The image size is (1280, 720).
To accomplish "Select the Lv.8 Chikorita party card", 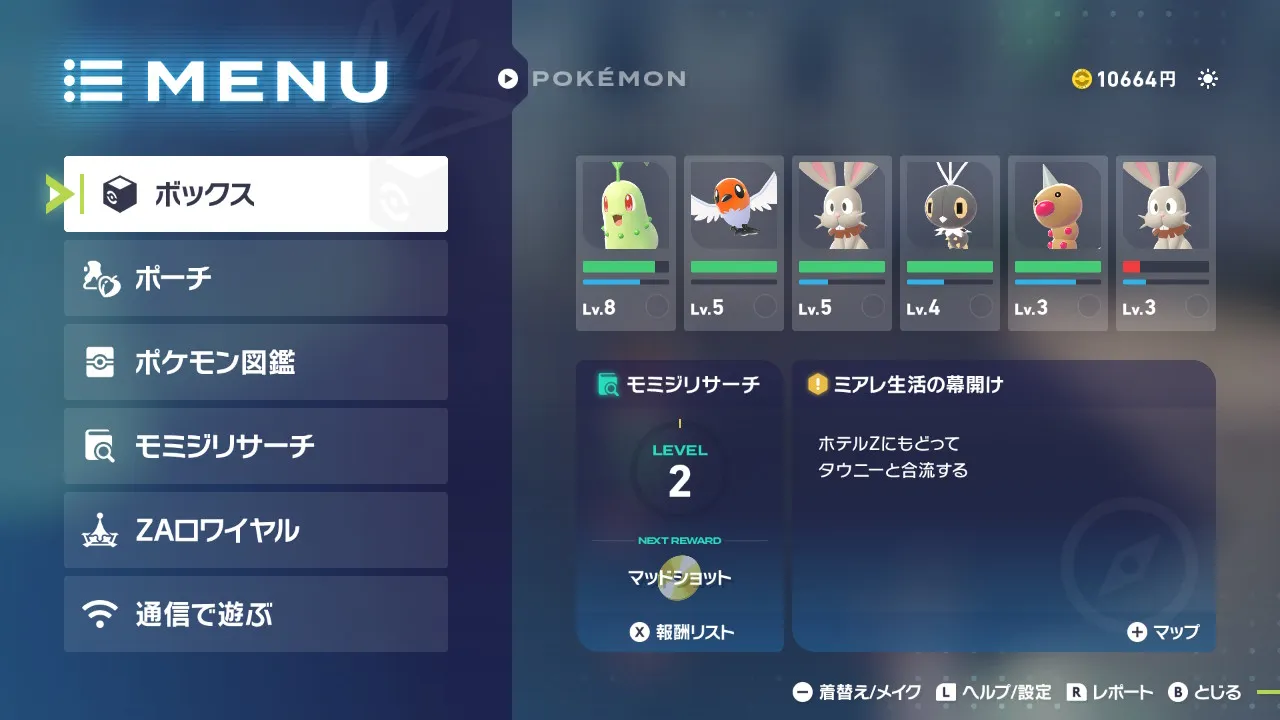I will [x=626, y=243].
